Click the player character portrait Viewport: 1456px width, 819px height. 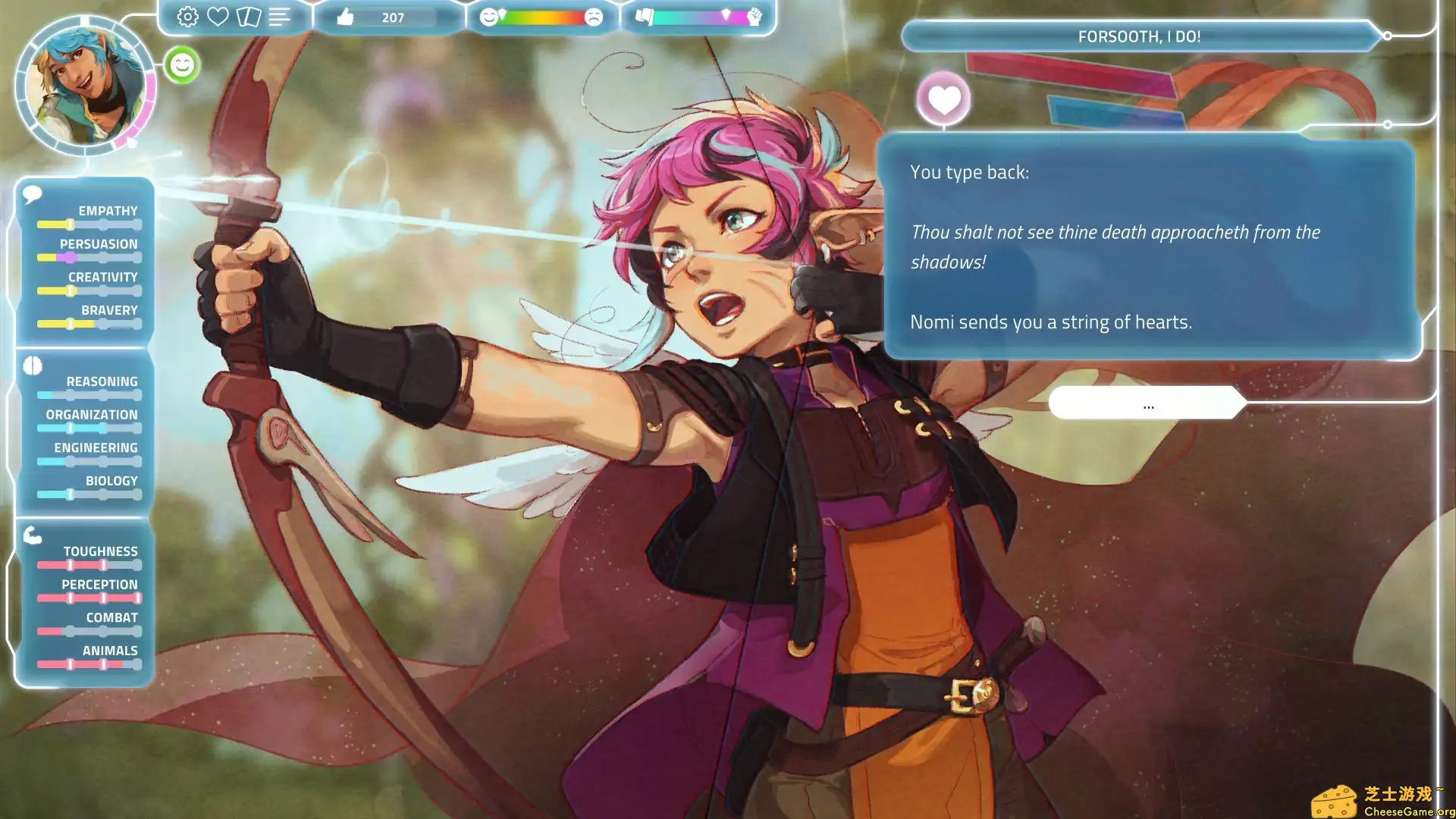(85, 85)
